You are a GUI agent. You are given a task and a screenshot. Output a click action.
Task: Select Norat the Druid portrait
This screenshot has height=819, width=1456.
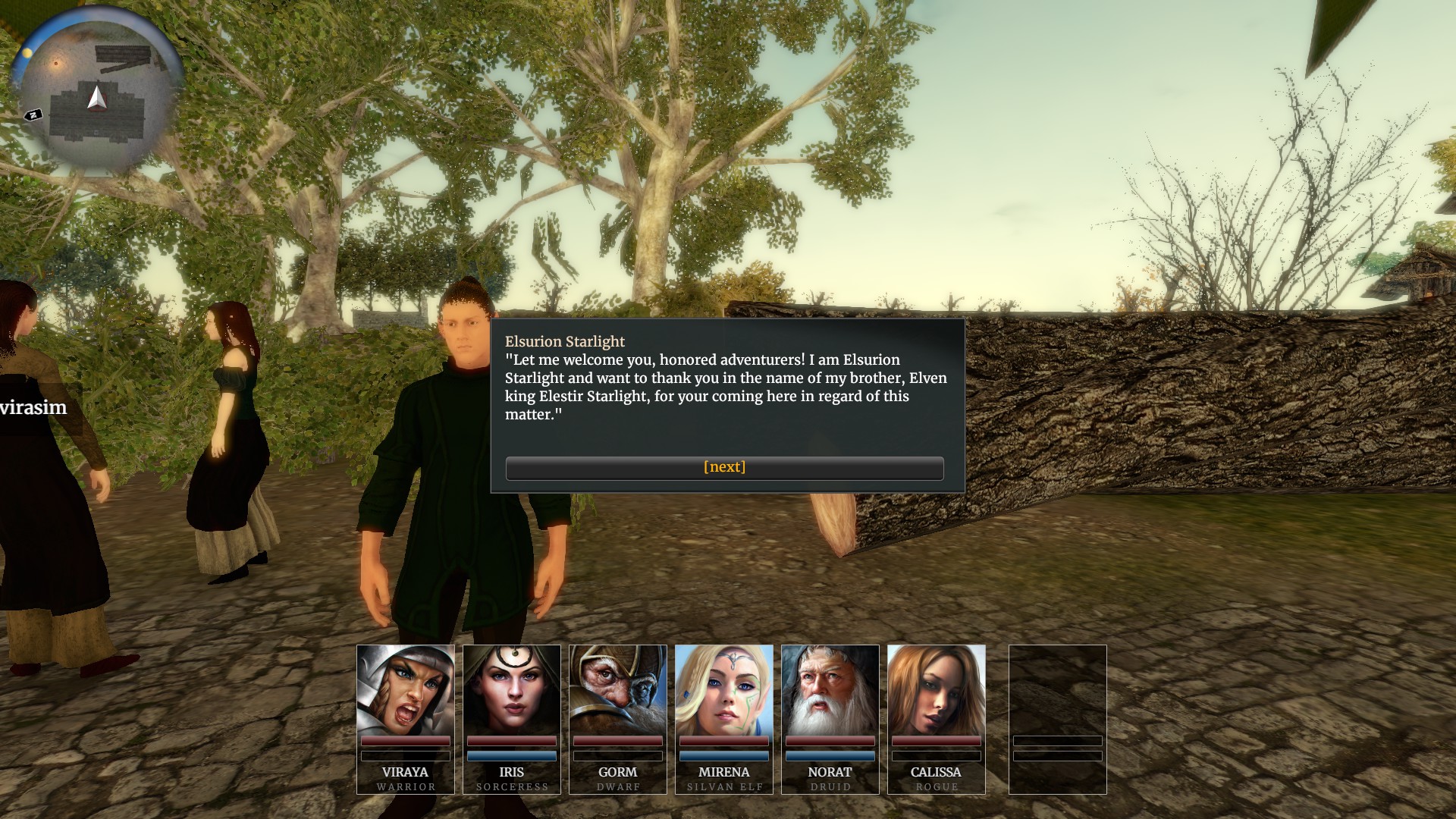coord(830,690)
